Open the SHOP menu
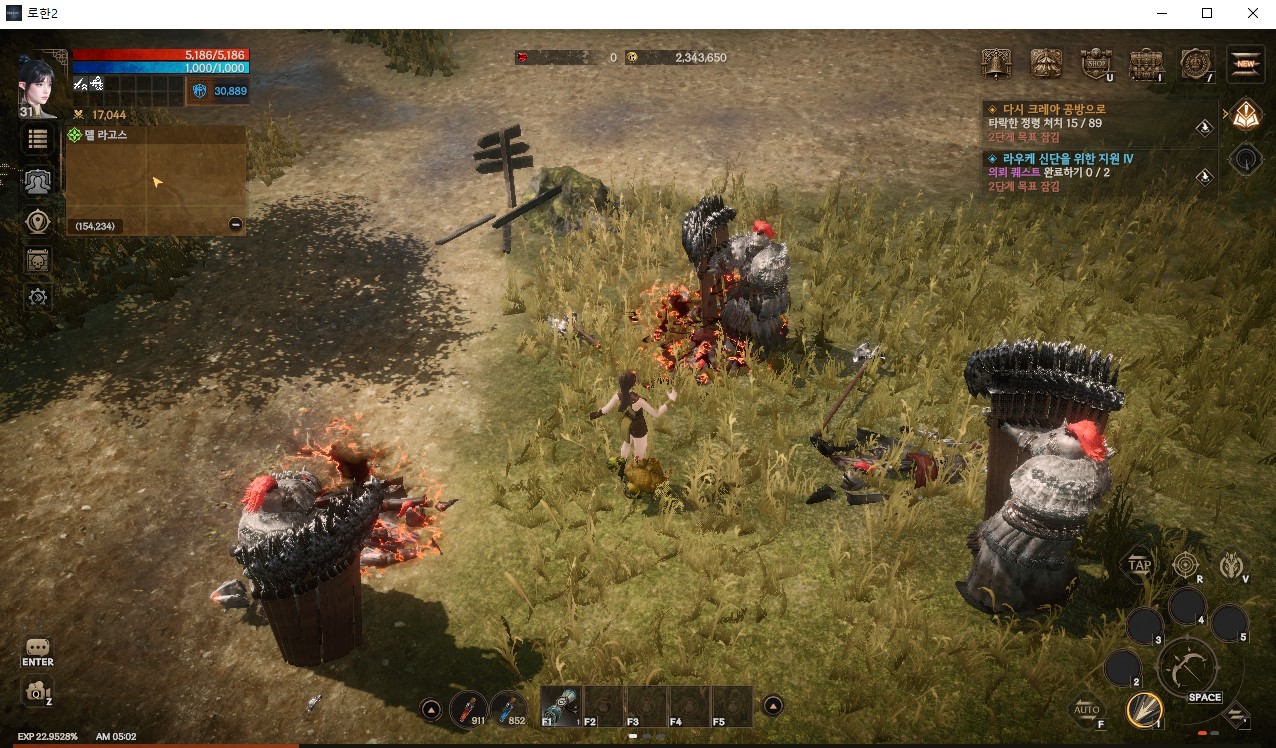The height and width of the screenshot is (748, 1276). (x=1096, y=64)
